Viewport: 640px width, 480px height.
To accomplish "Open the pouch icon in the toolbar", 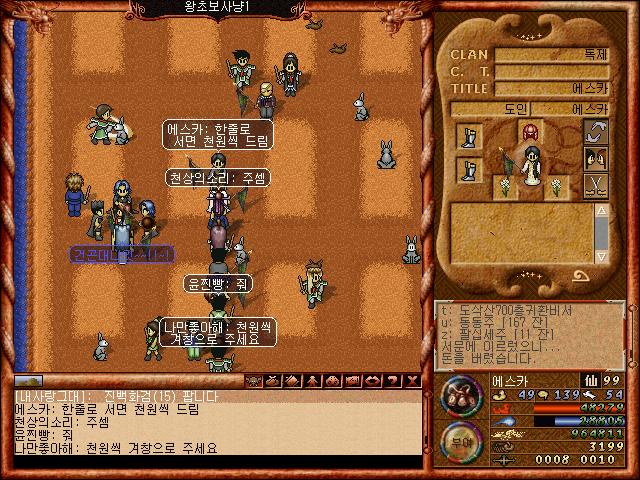I will (274, 380).
